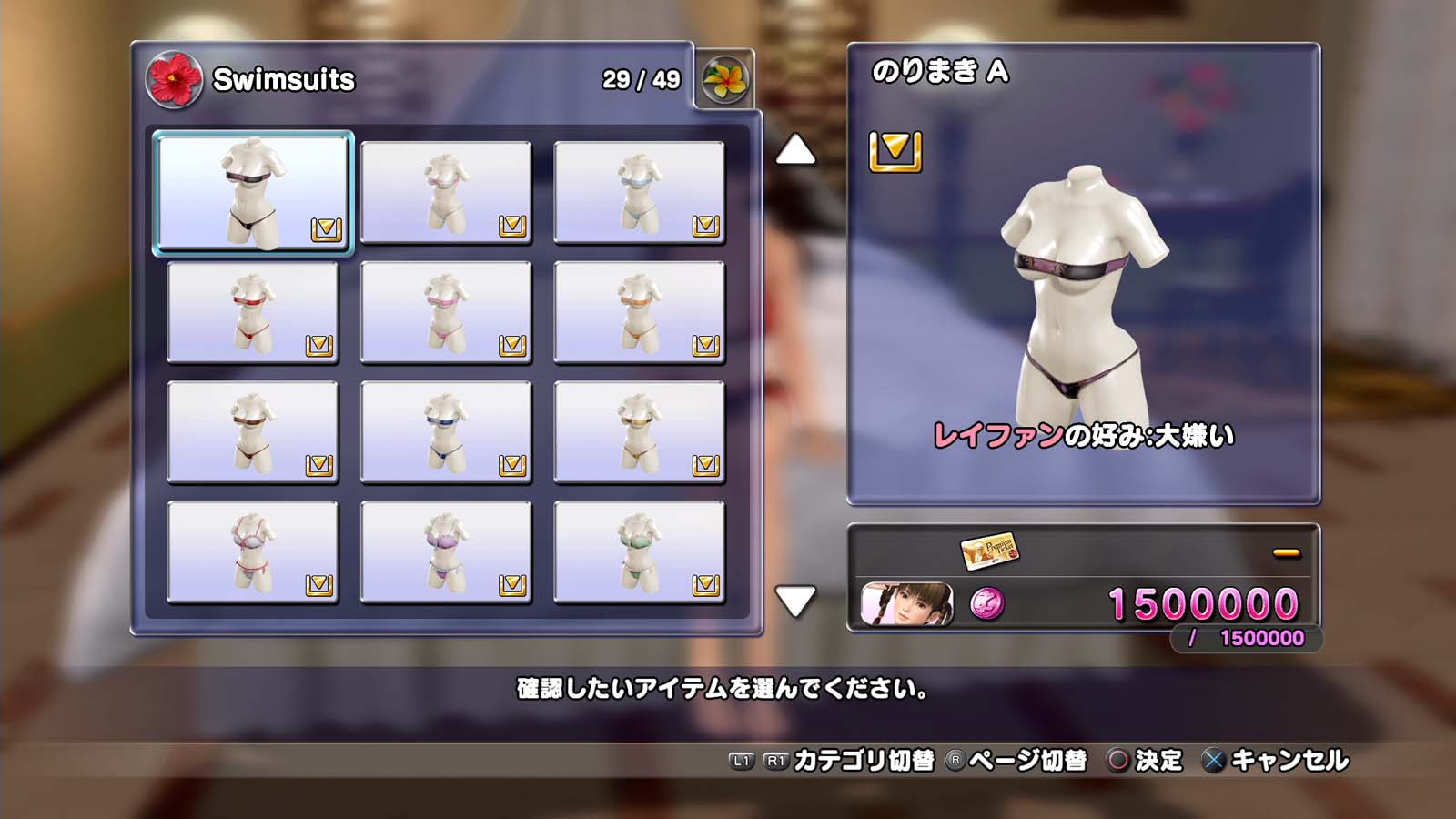Pick the yellow bandeau swimsuit tile

click(639, 432)
